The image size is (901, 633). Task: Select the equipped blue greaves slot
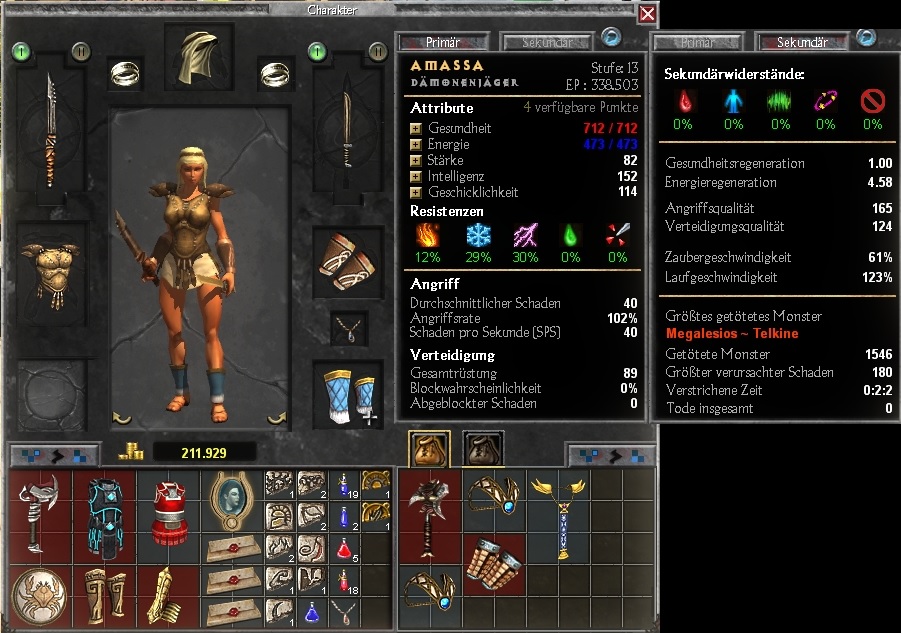click(347, 396)
